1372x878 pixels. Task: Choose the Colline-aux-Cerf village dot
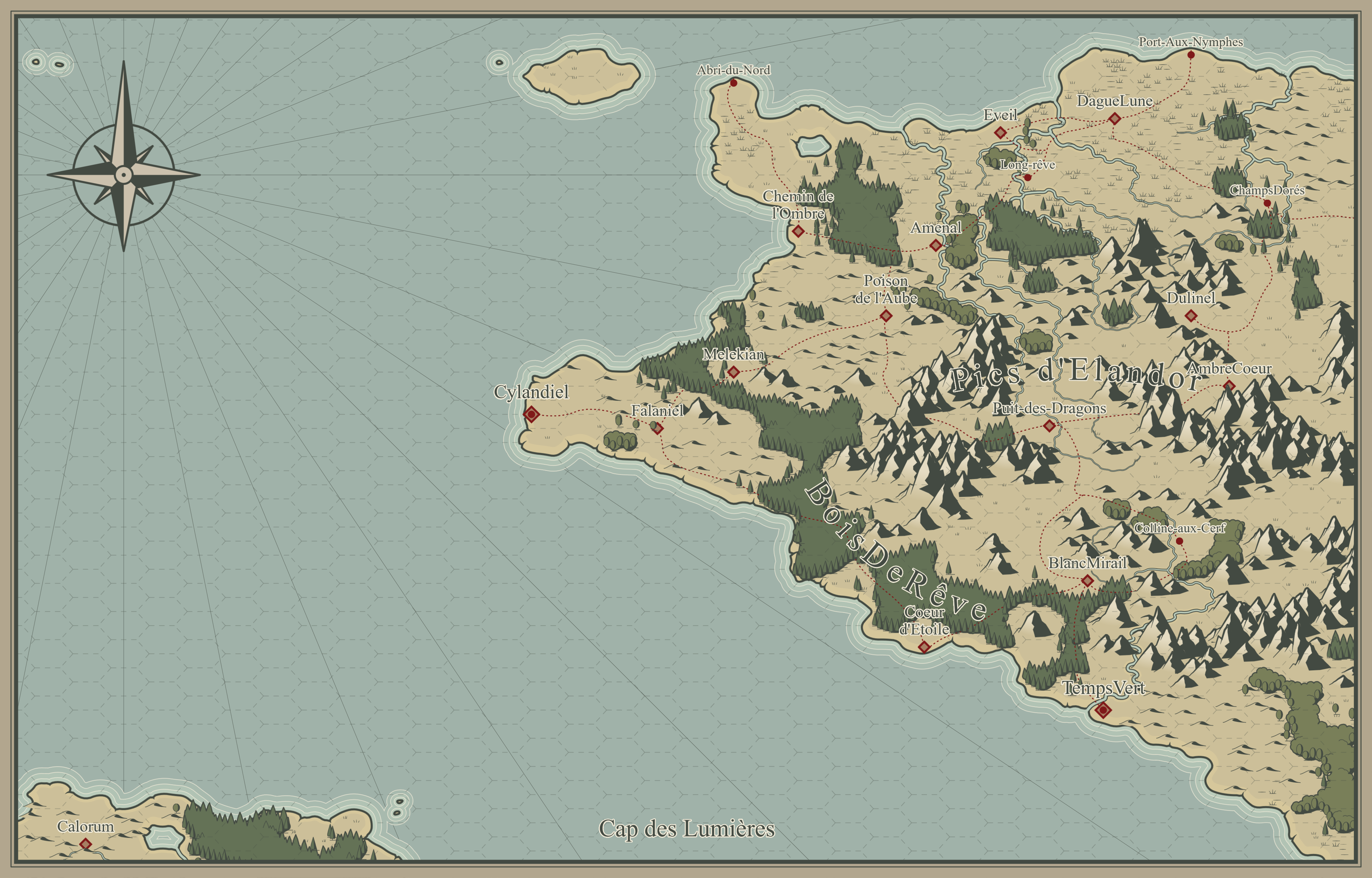tap(1179, 541)
